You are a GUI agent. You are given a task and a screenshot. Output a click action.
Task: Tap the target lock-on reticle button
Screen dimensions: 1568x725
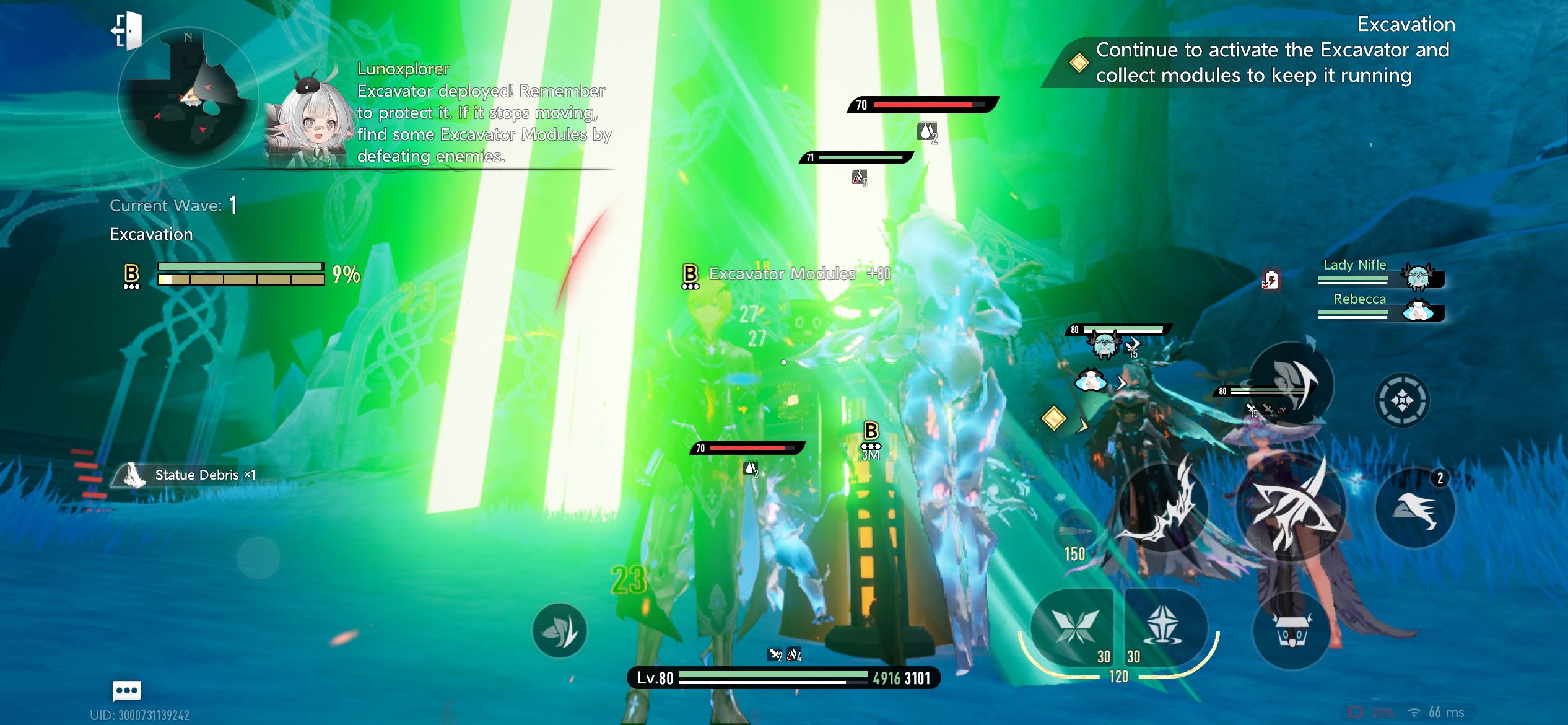click(1402, 400)
